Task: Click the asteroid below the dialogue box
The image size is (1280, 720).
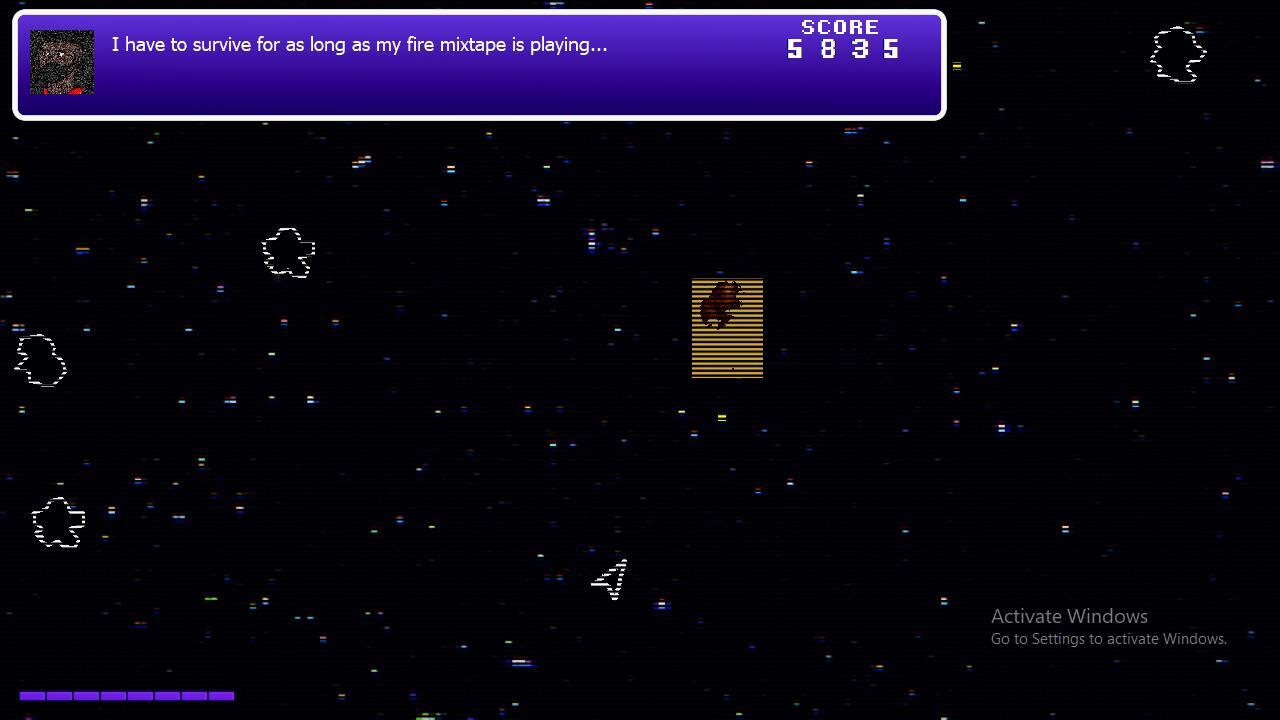Action: point(288,253)
